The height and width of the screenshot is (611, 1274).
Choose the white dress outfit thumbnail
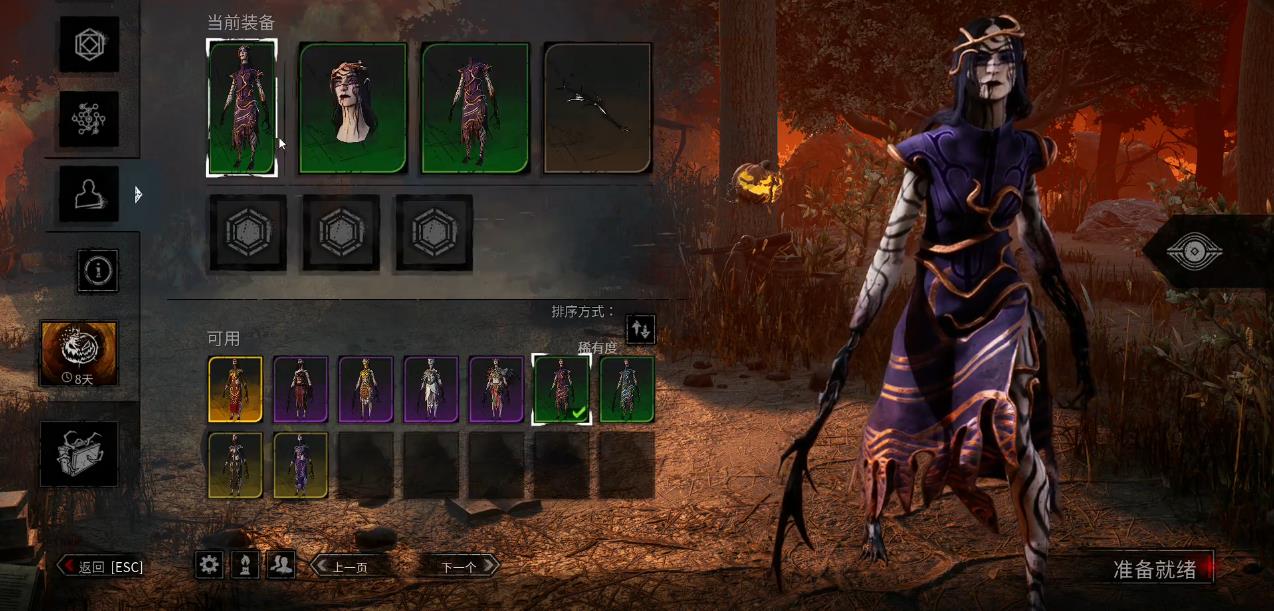coord(431,389)
